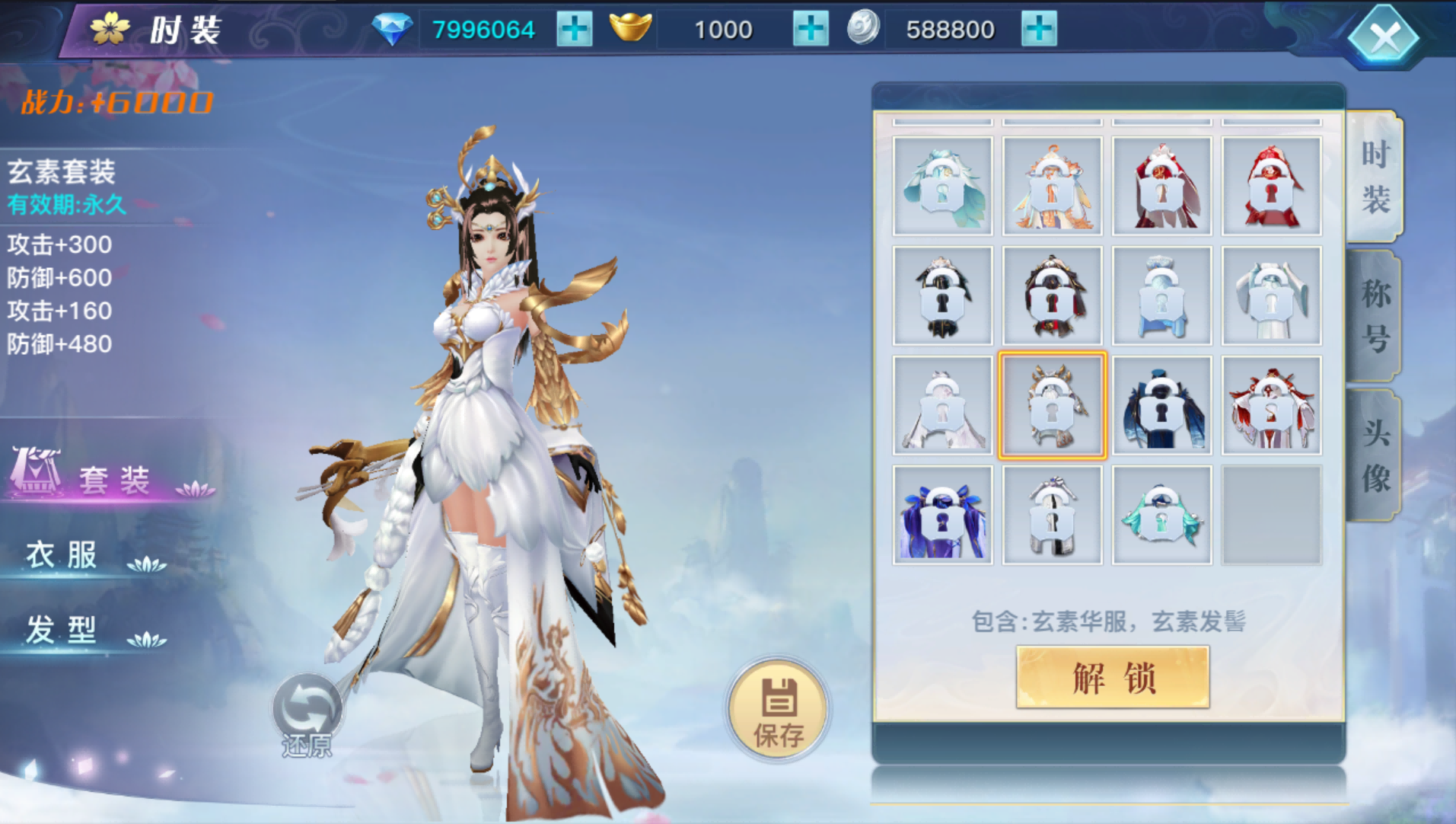Open the 衣服 clothing category
Image resolution: width=1456 pixels, height=824 pixels.
point(61,556)
